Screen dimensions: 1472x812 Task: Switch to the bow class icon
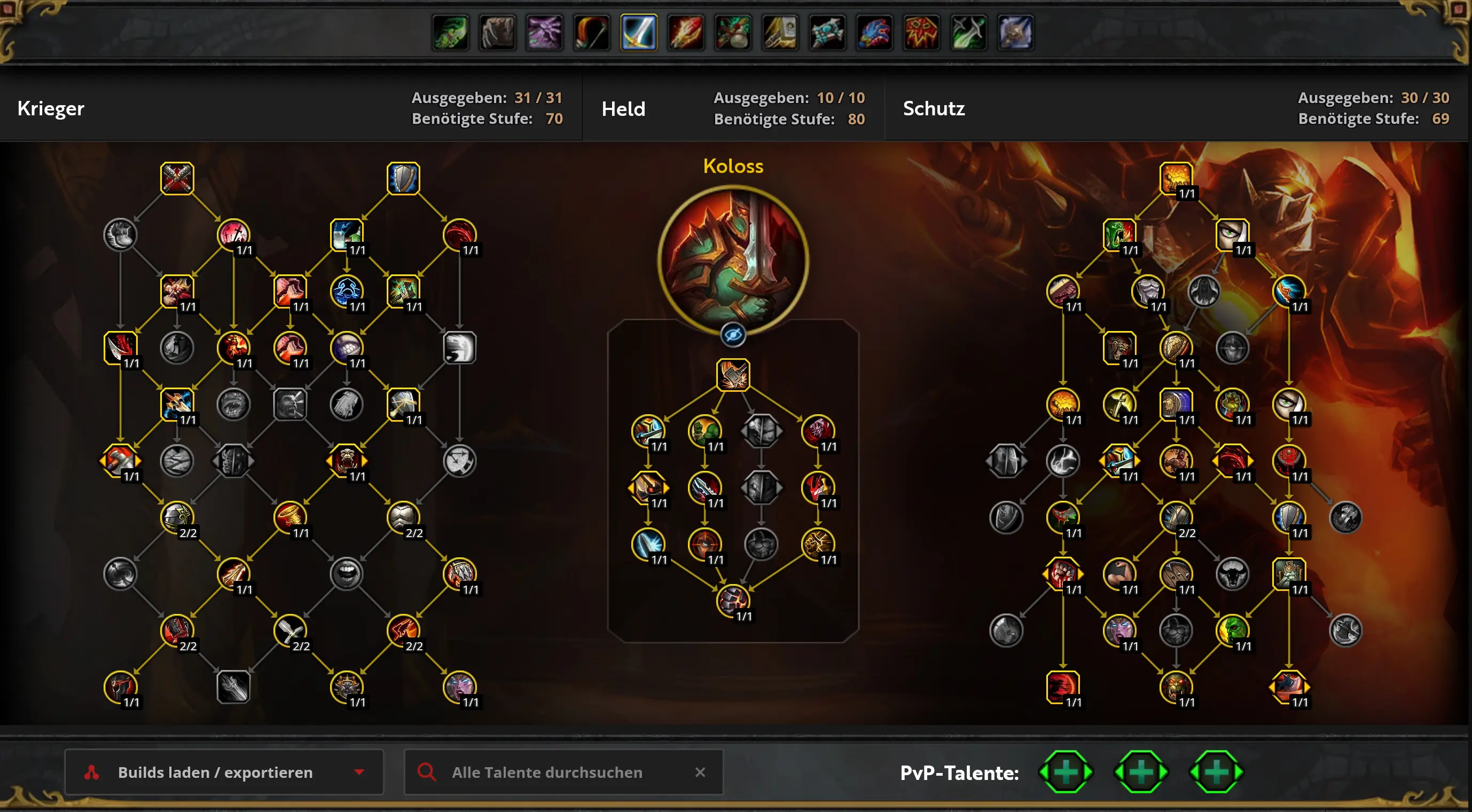[x=591, y=33]
